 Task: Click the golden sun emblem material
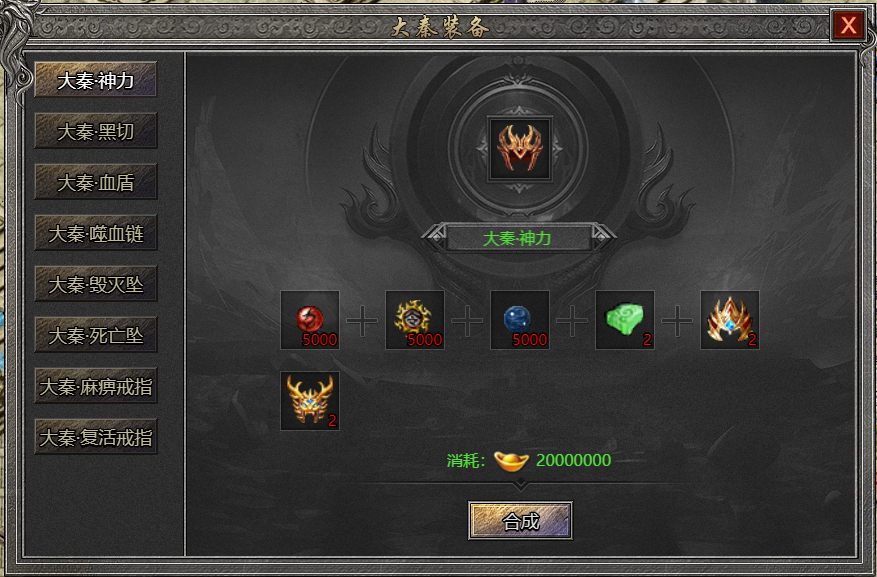pos(415,320)
